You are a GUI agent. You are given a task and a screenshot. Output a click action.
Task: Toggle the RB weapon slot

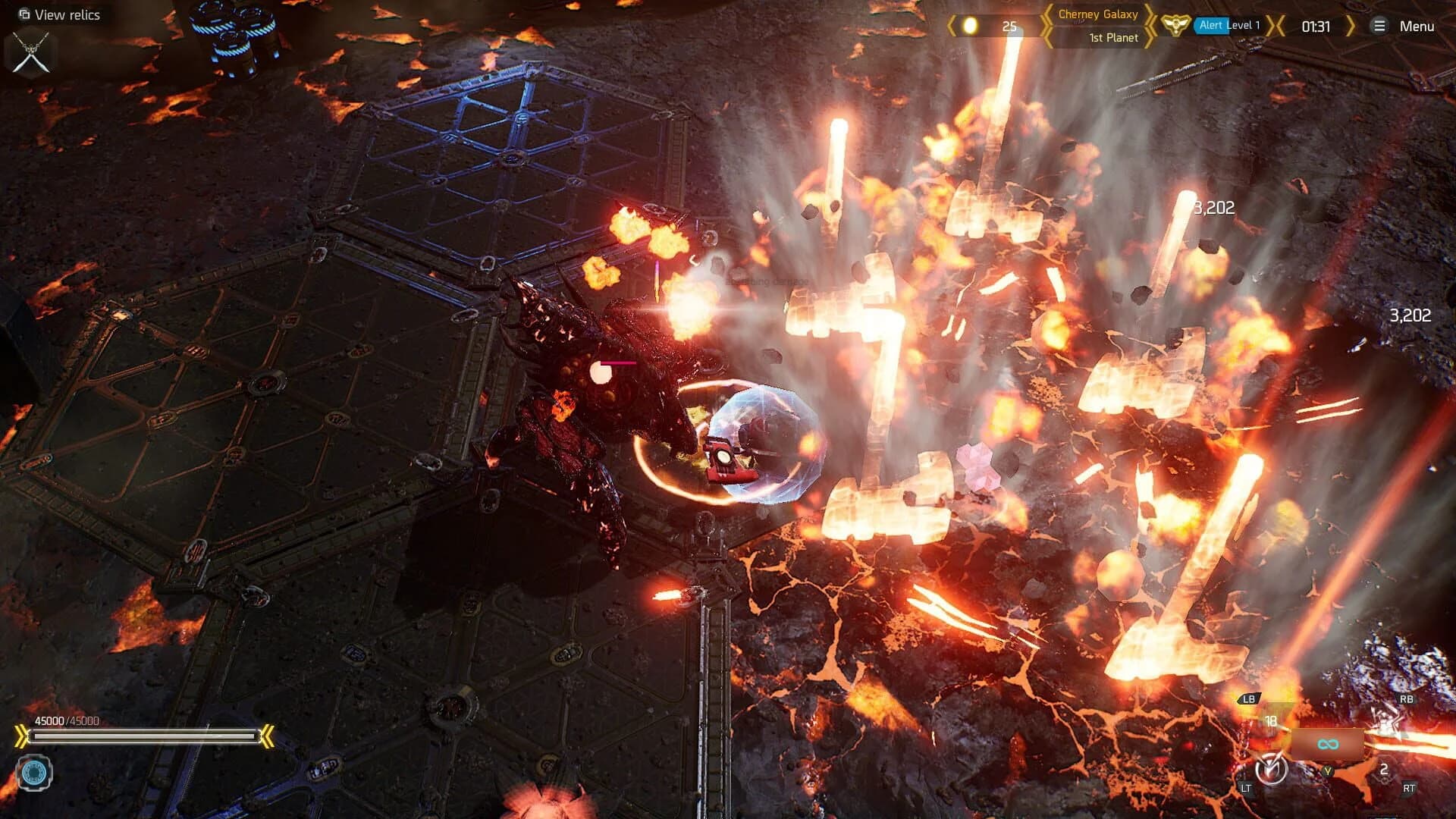[x=1407, y=698]
